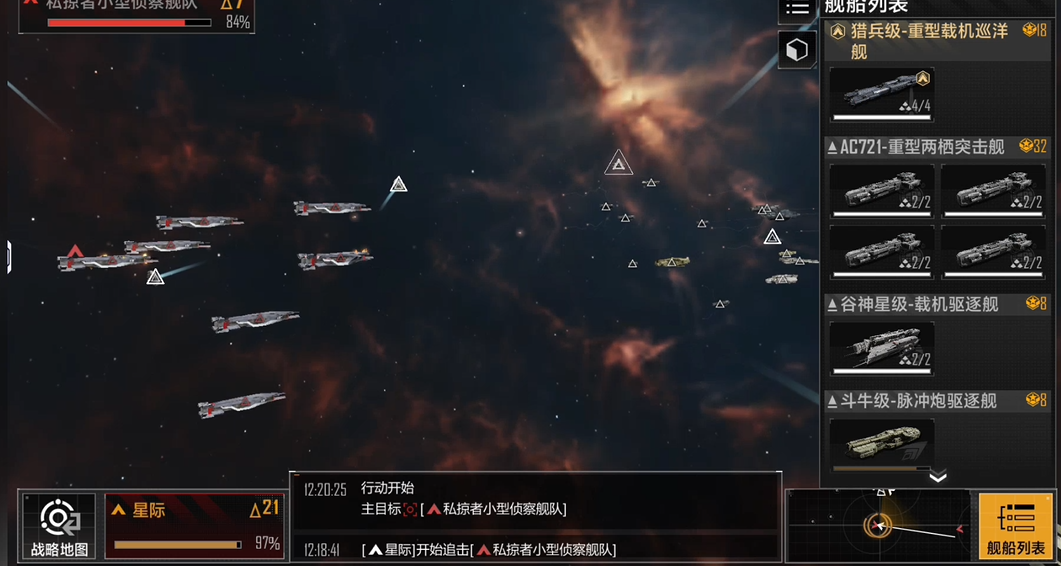Select the 斗牛级 pulse cannon destroyer card
Screen dimensions: 1061x566
[x=882, y=444]
